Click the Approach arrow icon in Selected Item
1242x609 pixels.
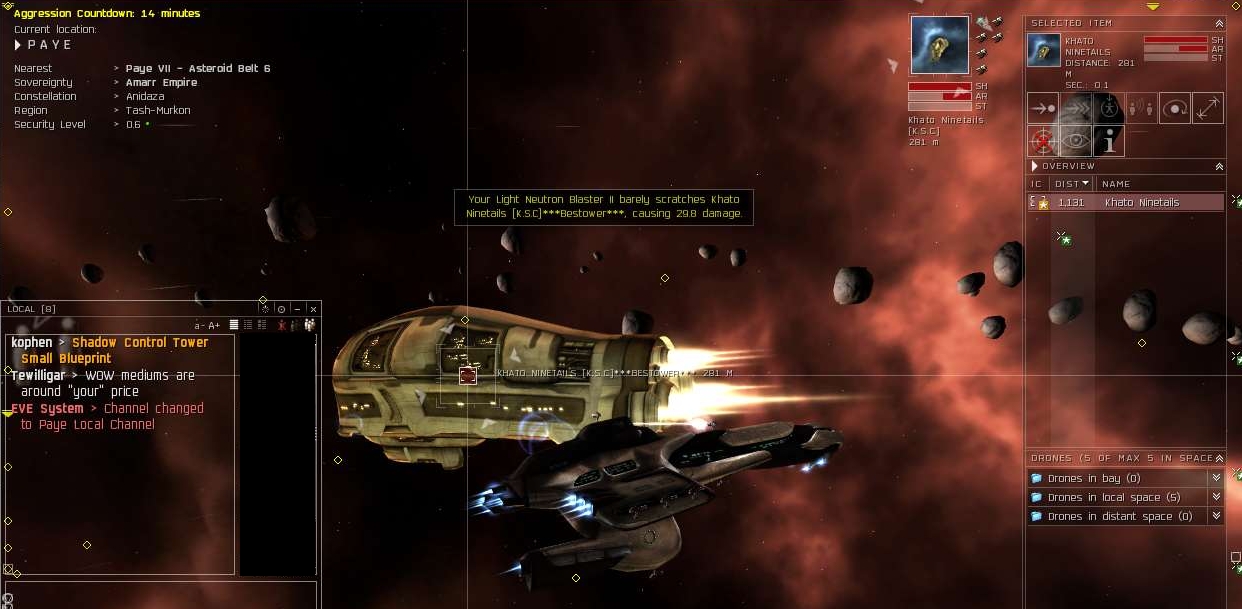point(1043,108)
